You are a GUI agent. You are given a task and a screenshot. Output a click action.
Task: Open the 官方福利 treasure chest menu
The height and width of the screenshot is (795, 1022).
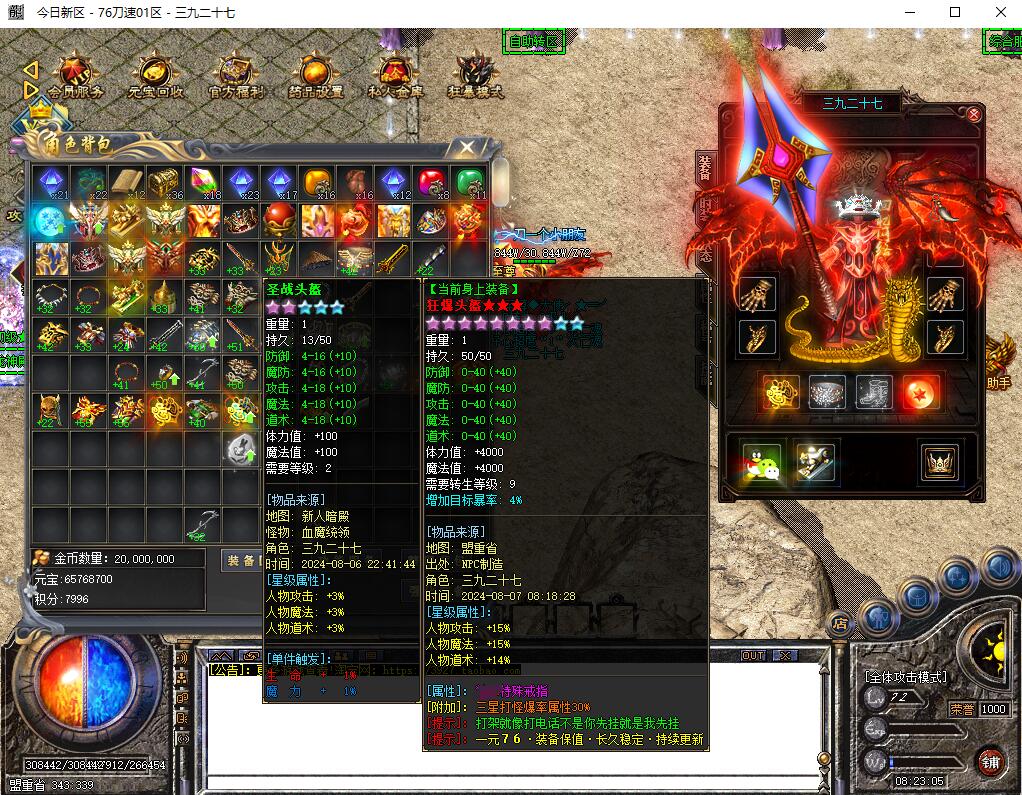(x=236, y=77)
